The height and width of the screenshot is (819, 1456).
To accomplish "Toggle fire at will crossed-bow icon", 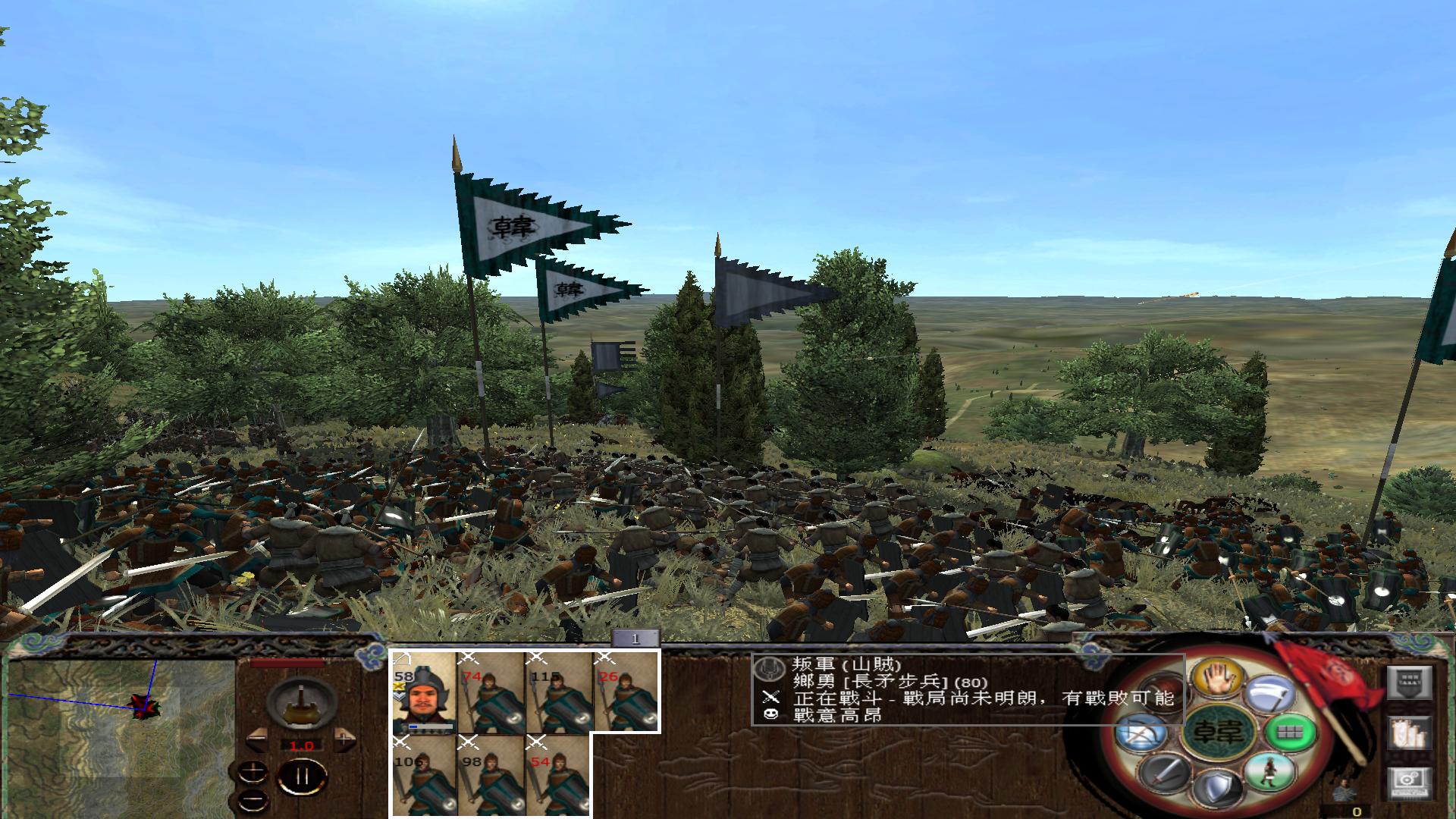I will pos(1139,733).
